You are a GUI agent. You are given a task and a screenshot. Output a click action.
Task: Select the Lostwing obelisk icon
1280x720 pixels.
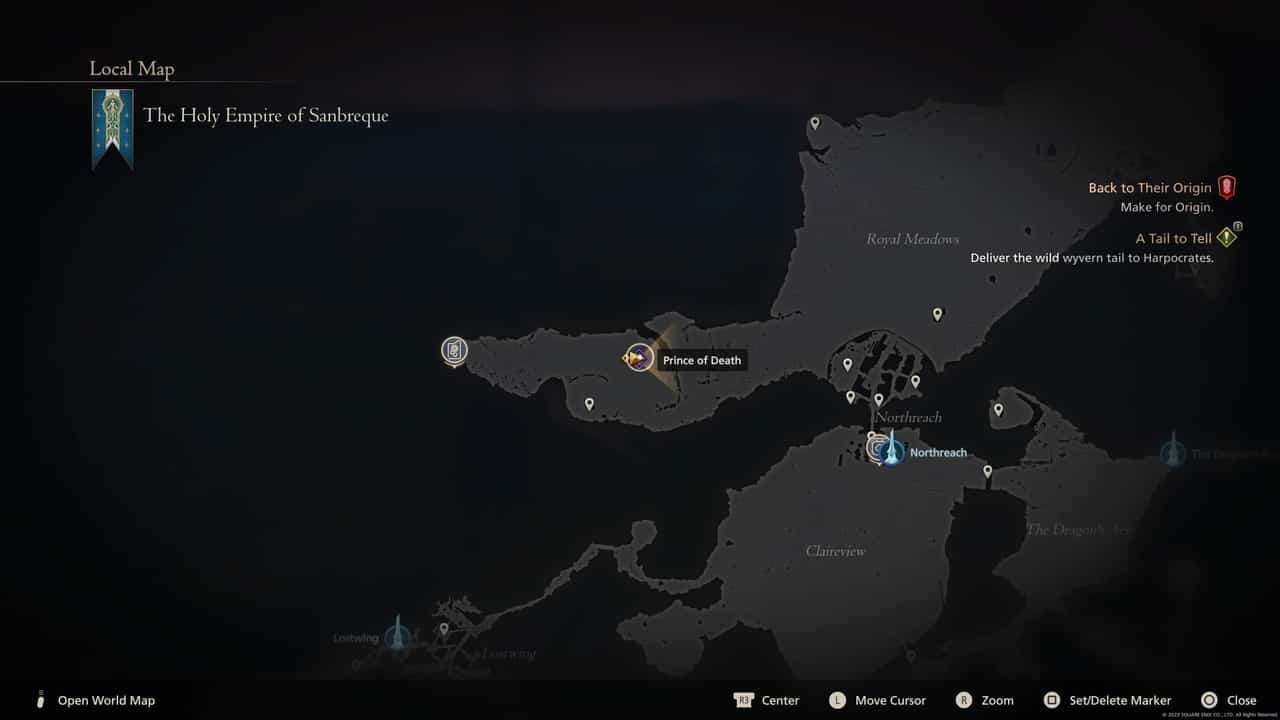point(398,634)
